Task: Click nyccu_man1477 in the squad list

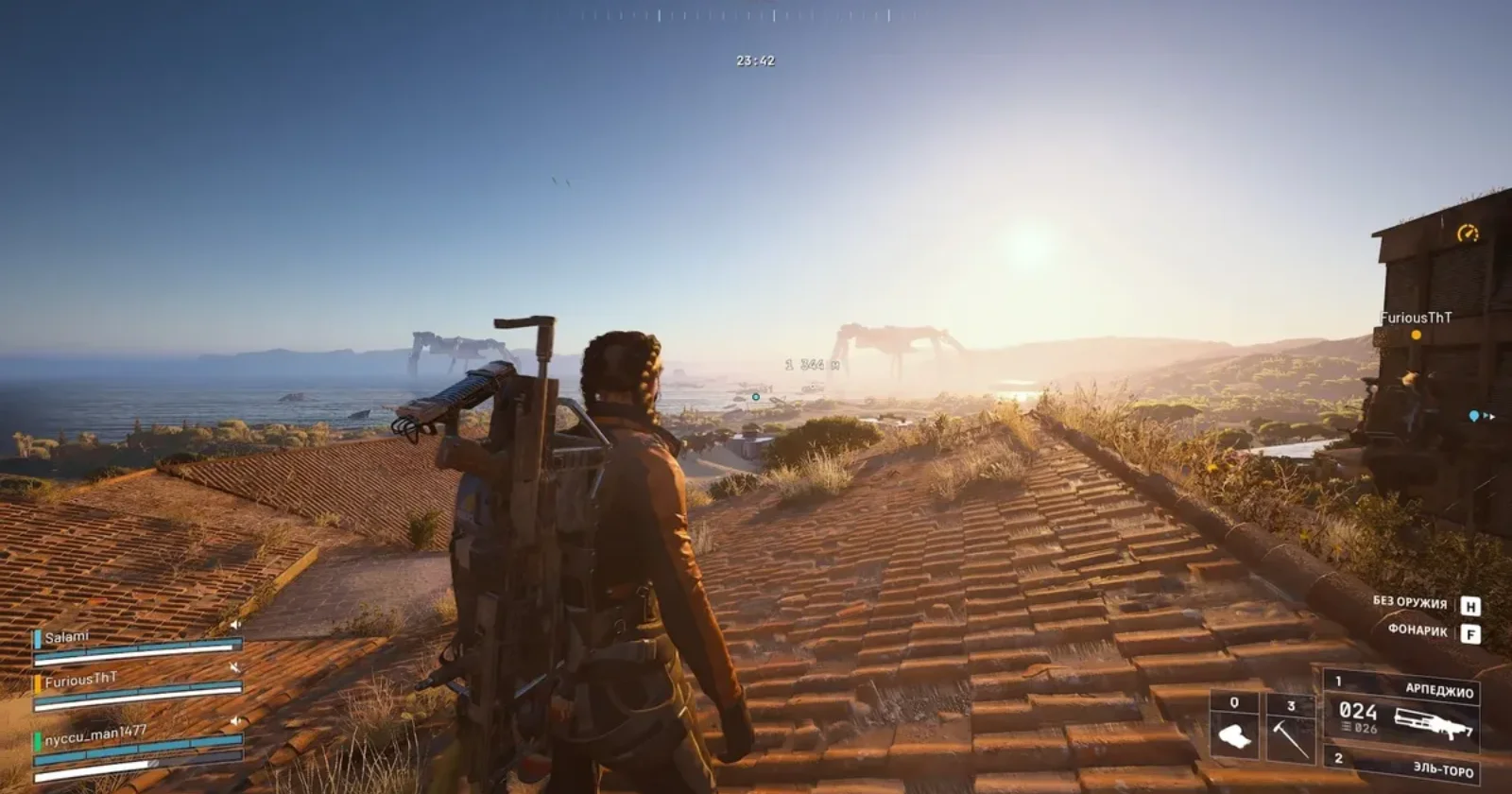Action: 95,734
